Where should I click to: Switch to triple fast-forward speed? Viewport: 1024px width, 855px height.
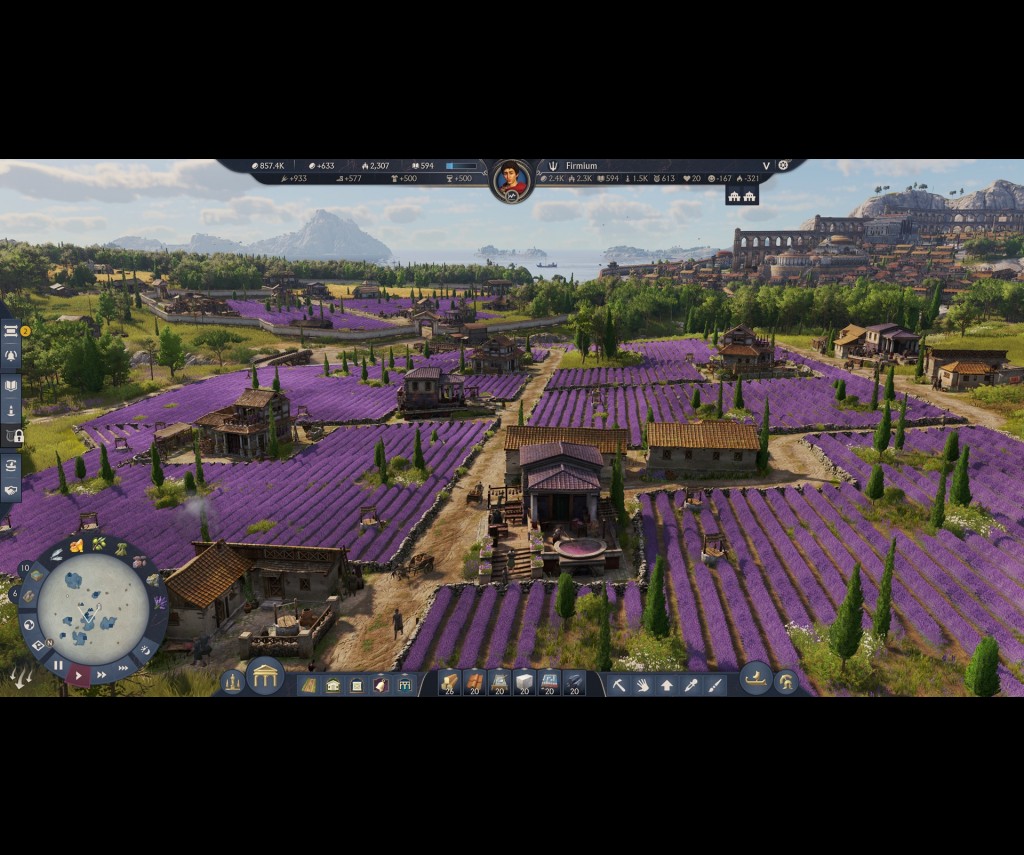[x=123, y=667]
